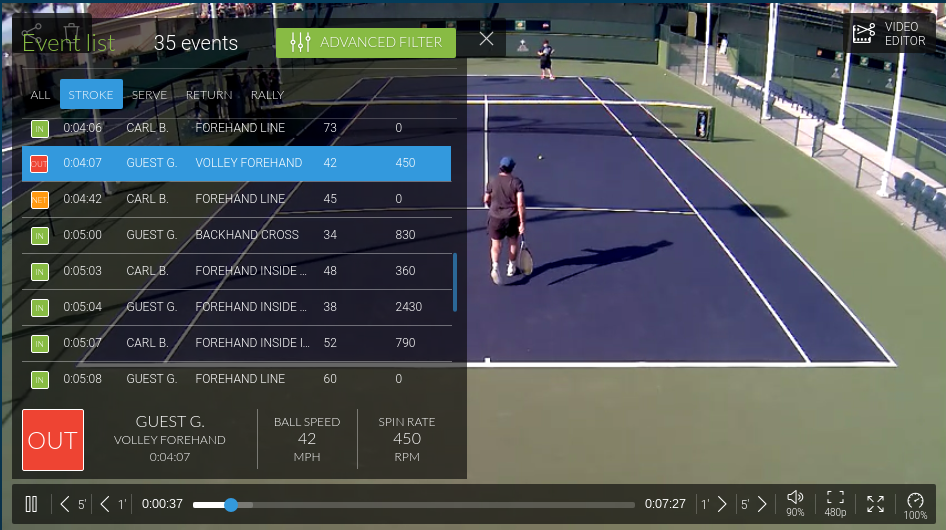Pause the video playback
This screenshot has height=530, width=946.
[x=31, y=504]
